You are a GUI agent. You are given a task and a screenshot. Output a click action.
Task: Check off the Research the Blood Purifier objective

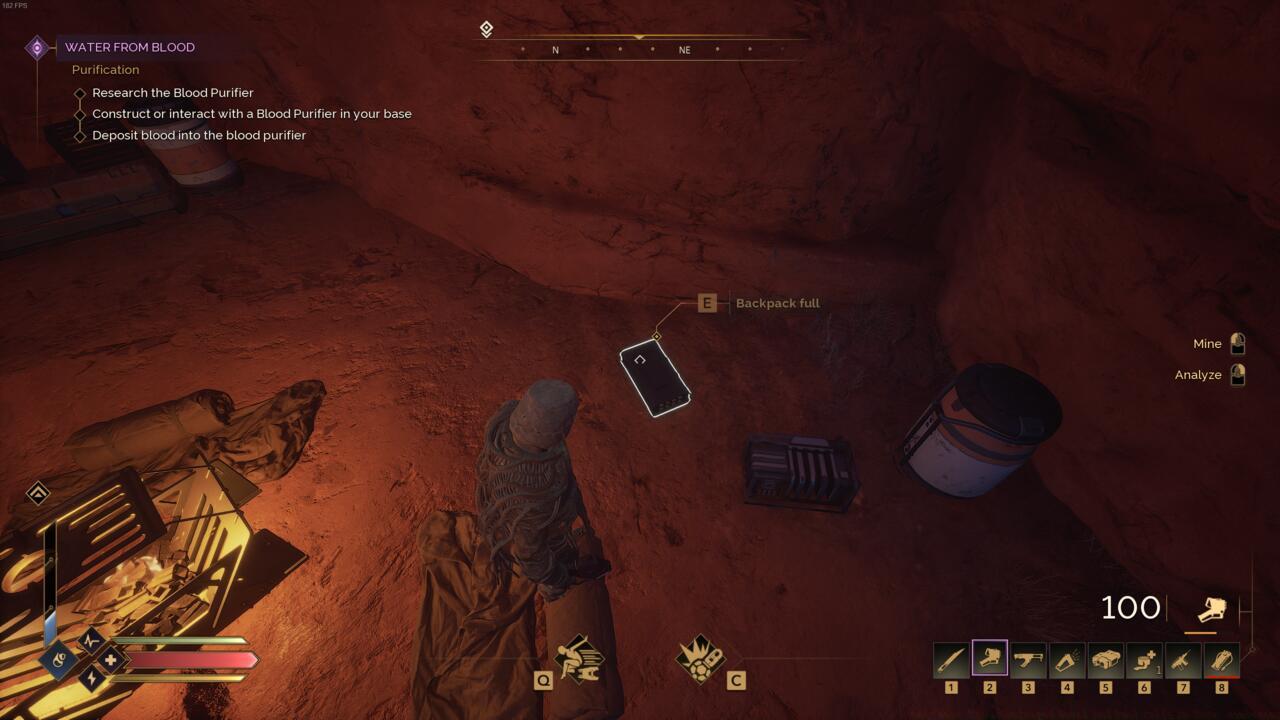[79, 92]
